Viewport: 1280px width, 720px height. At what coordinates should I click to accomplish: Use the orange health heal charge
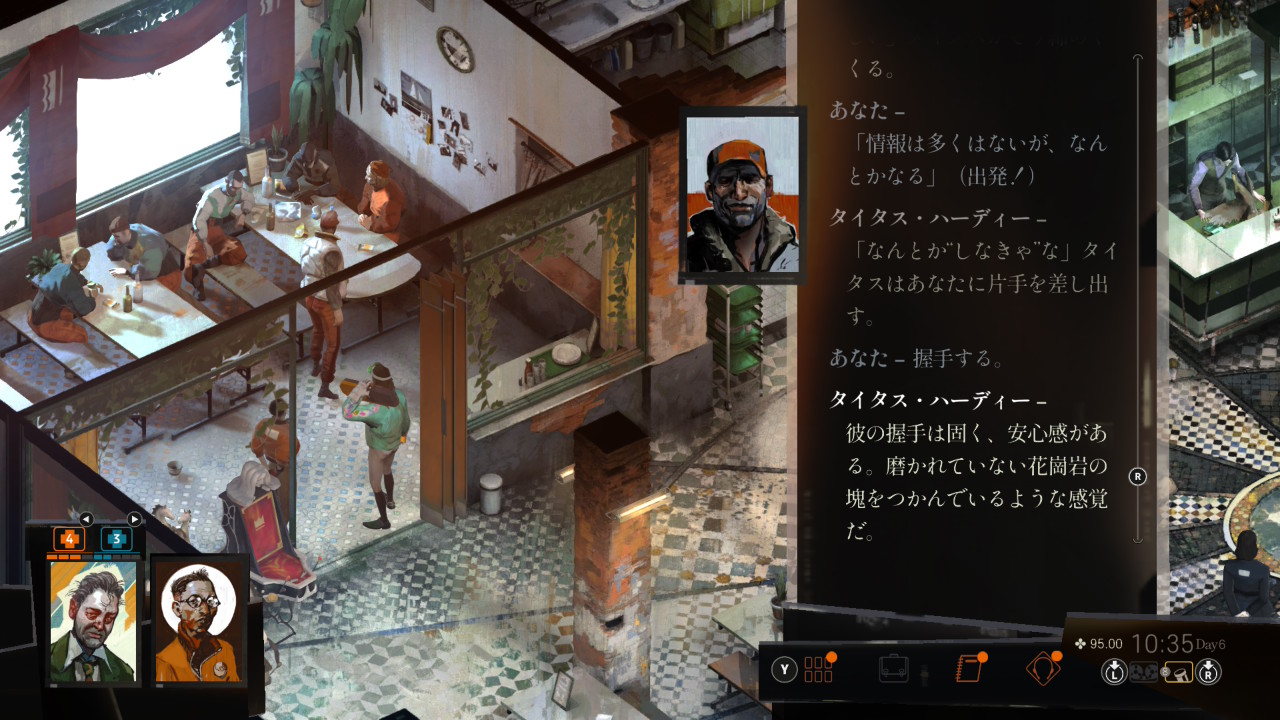click(x=69, y=539)
